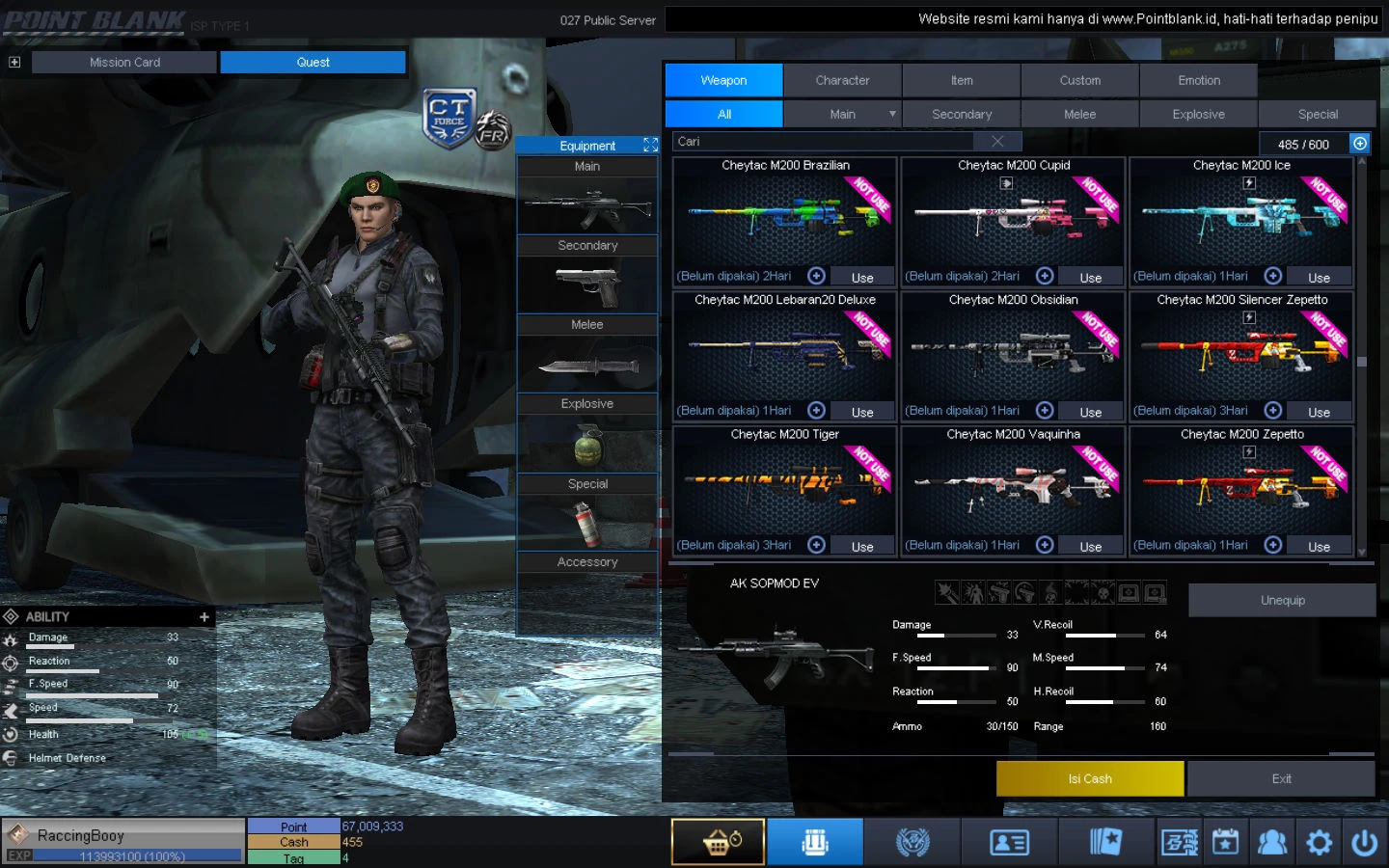View your profile via the ID card icon
Viewport: 1389px width, 868px height.
click(1008, 841)
